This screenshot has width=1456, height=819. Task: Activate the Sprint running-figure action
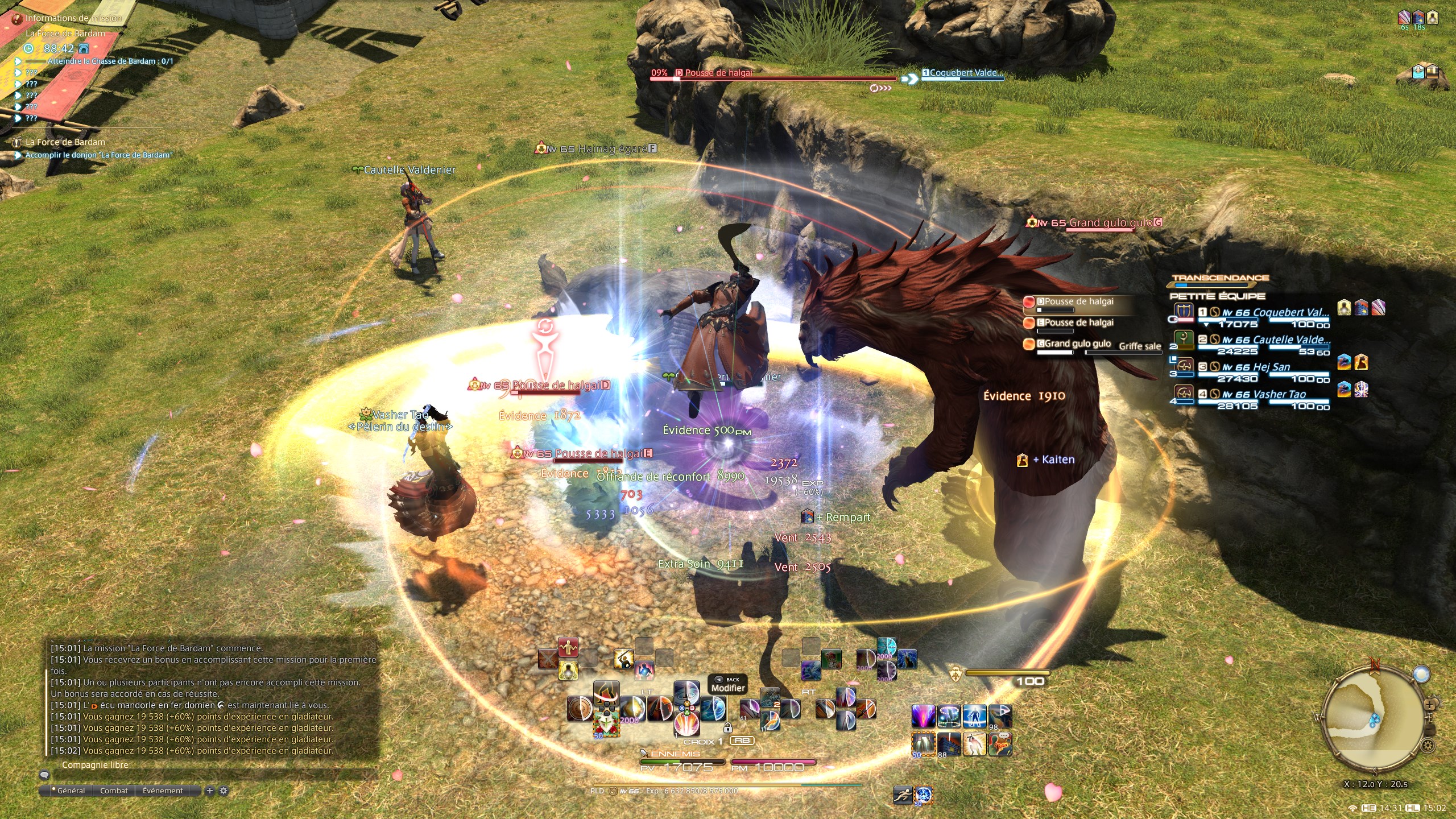click(x=903, y=795)
